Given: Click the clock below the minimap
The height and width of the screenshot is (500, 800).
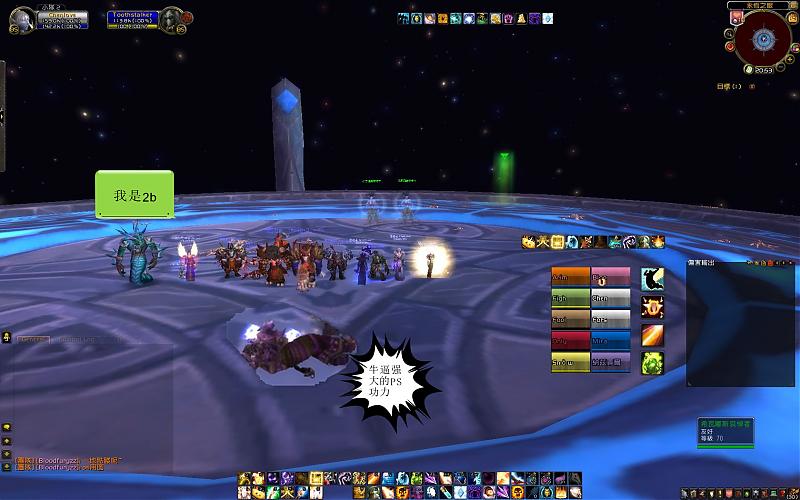Looking at the screenshot, I should pos(762,69).
